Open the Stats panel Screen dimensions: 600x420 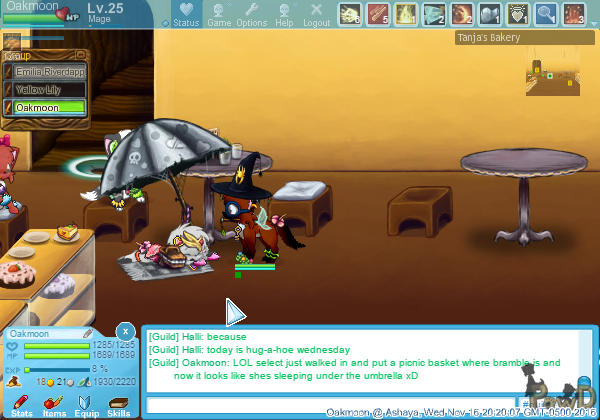(x=22, y=403)
